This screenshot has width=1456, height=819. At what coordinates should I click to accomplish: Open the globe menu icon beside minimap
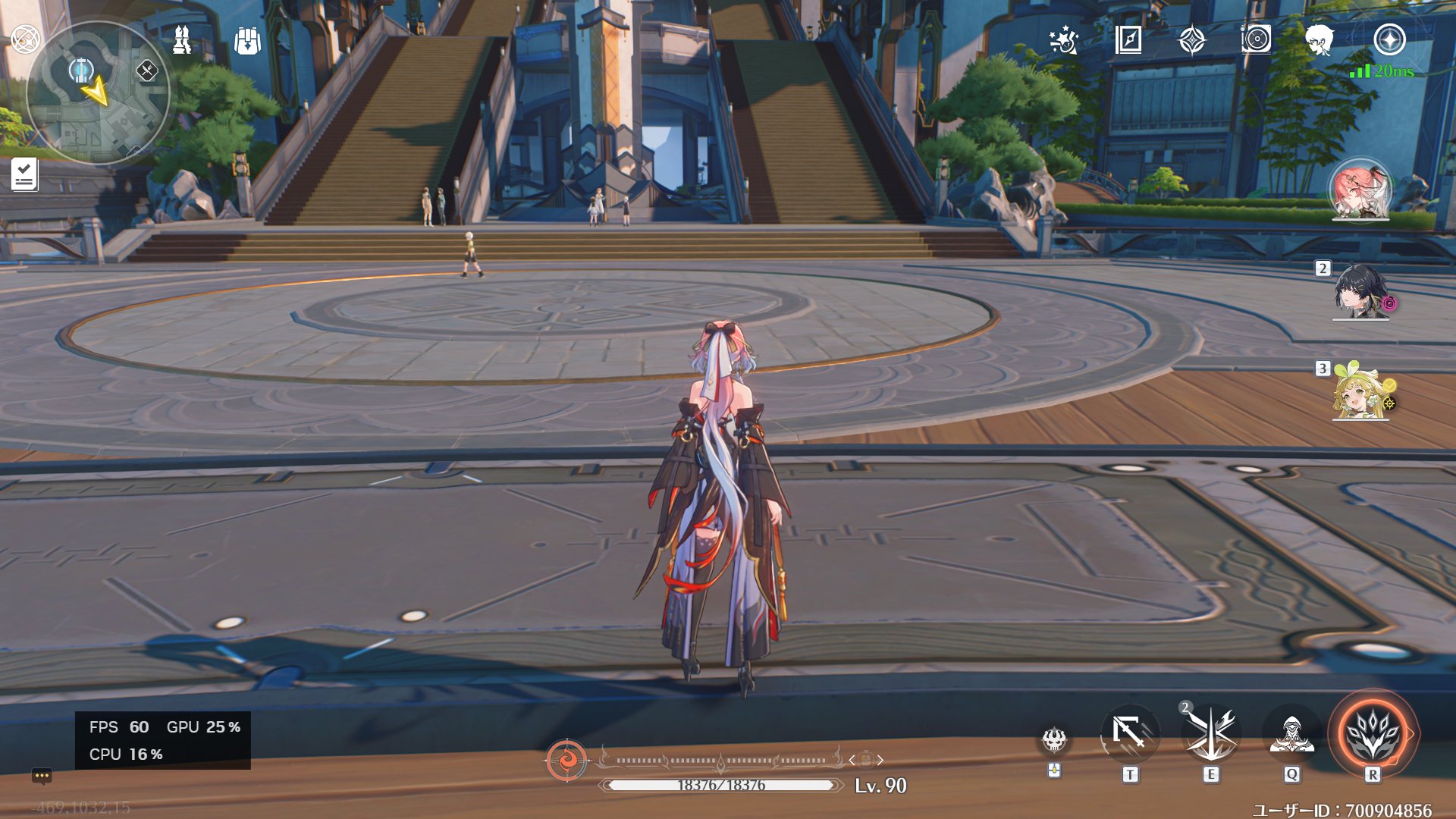click(25, 39)
